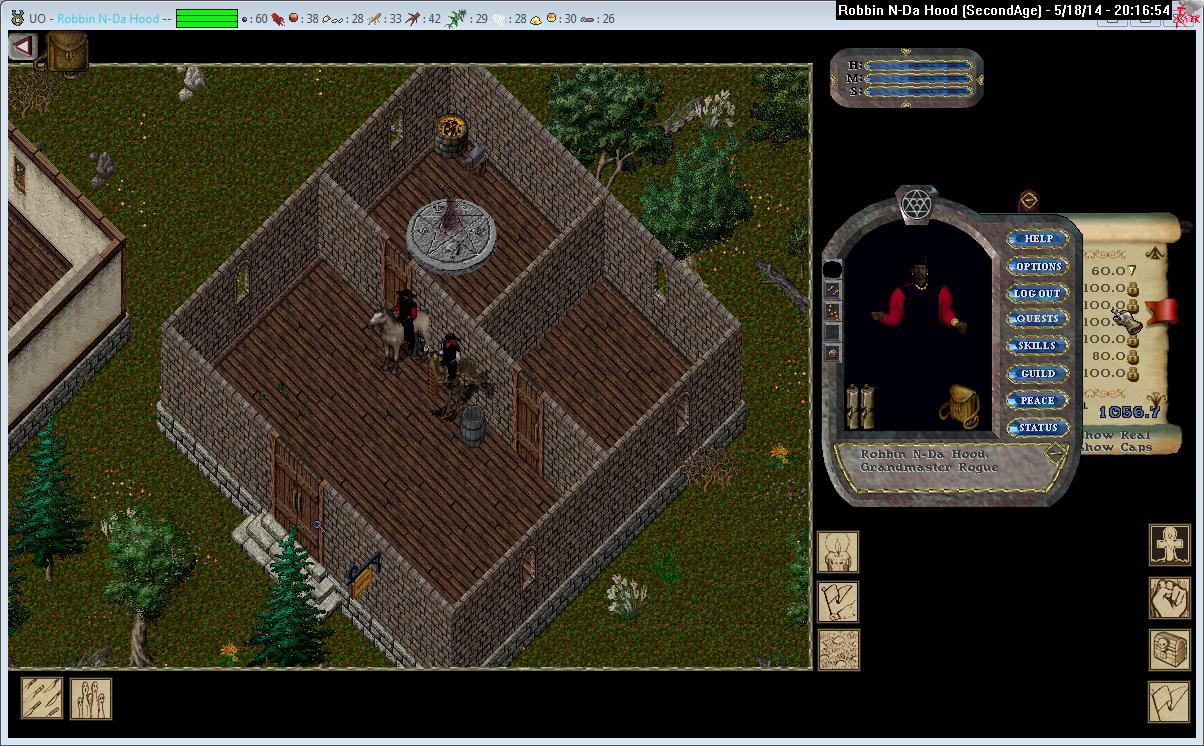Image resolution: width=1204 pixels, height=746 pixels.
Task: Open the Help menu on paperdoll
Action: click(1037, 239)
